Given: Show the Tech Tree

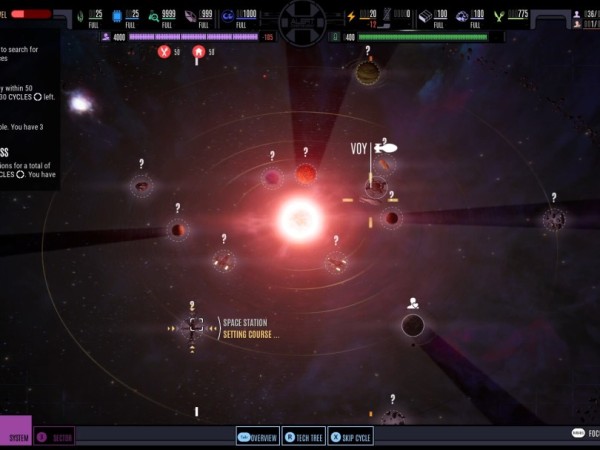Looking at the screenshot, I should (304, 437).
